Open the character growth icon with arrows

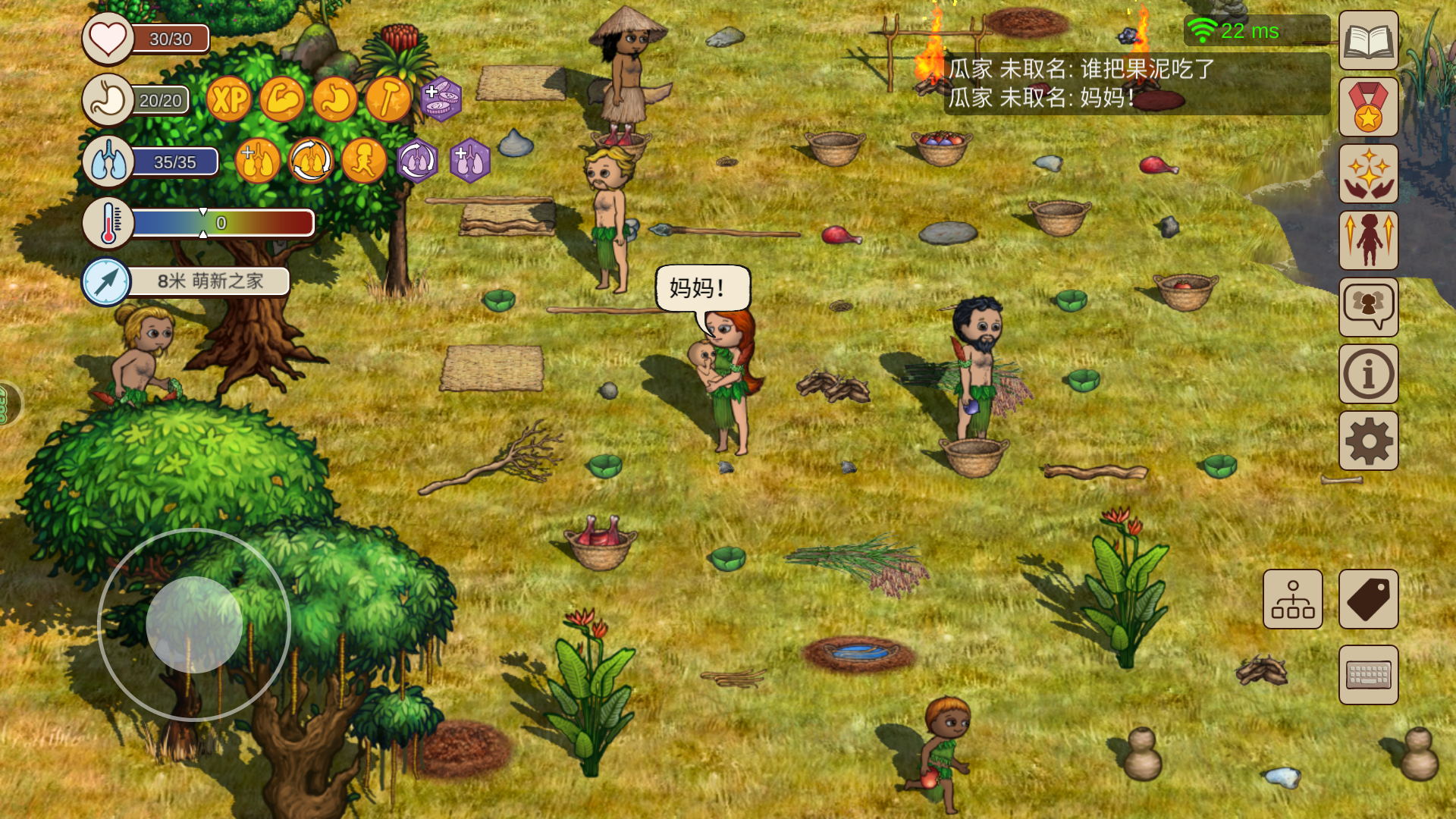tap(1368, 240)
